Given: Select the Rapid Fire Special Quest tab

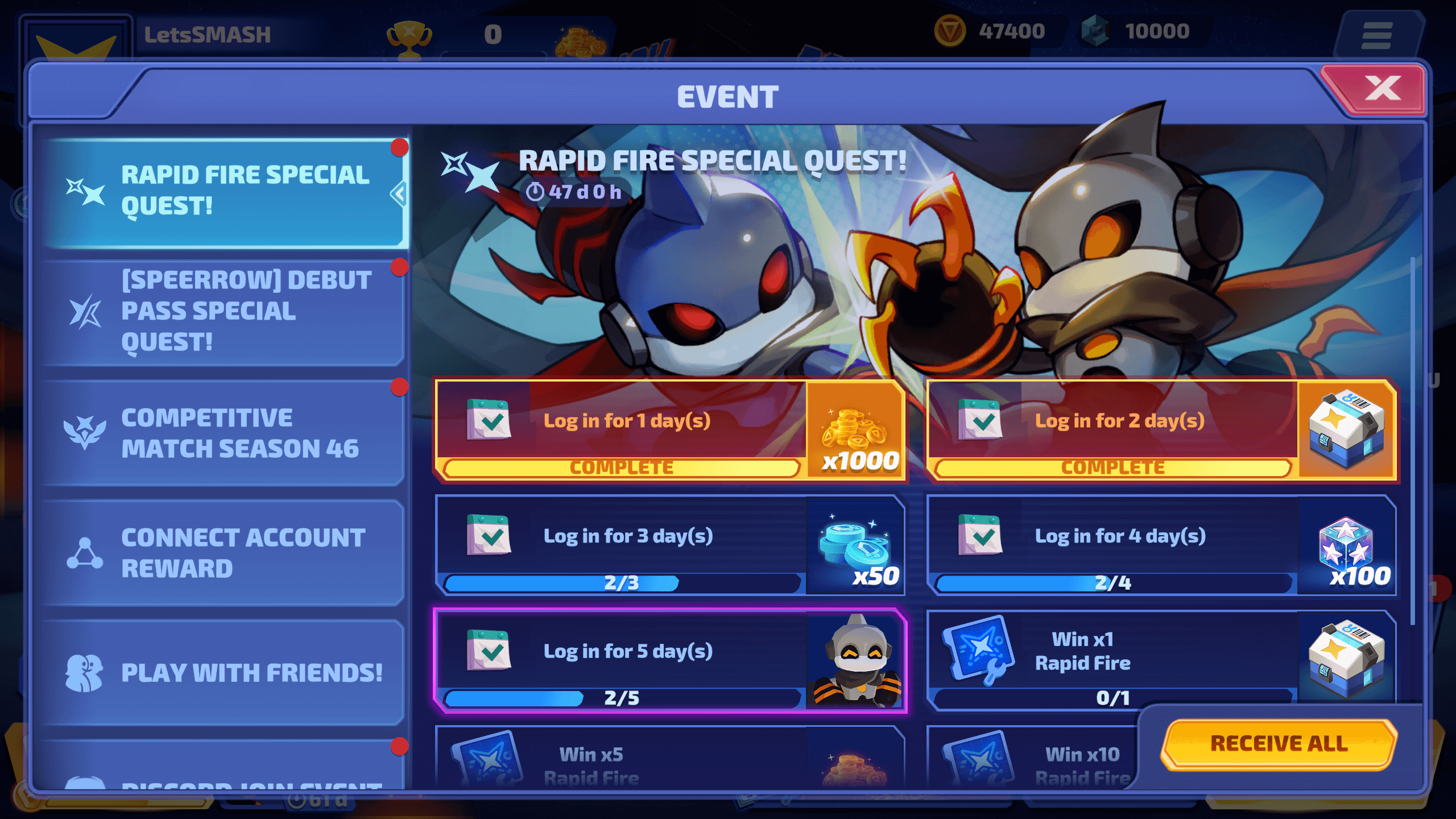Looking at the screenshot, I should (225, 192).
